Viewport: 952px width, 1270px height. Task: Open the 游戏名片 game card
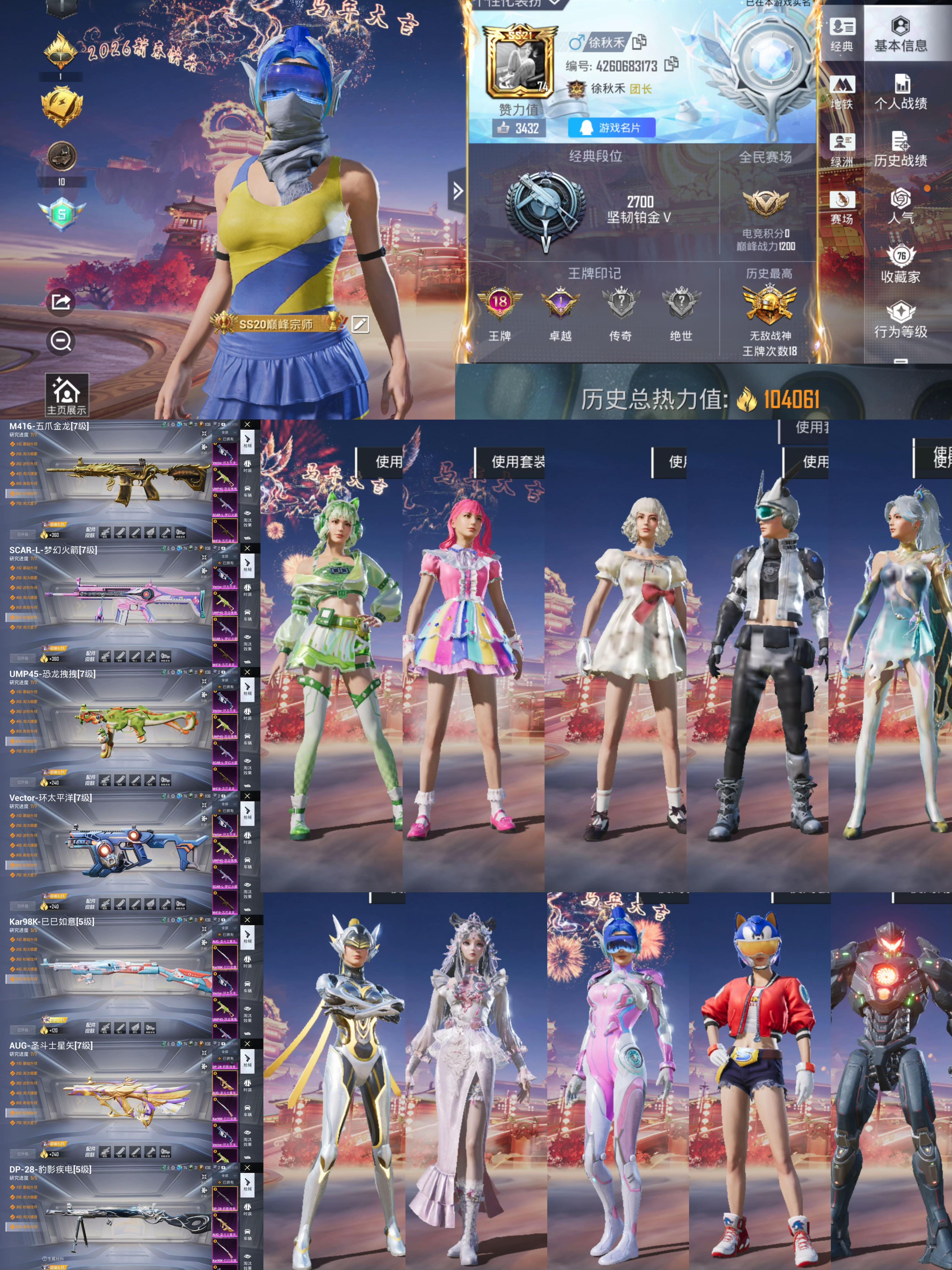click(611, 128)
